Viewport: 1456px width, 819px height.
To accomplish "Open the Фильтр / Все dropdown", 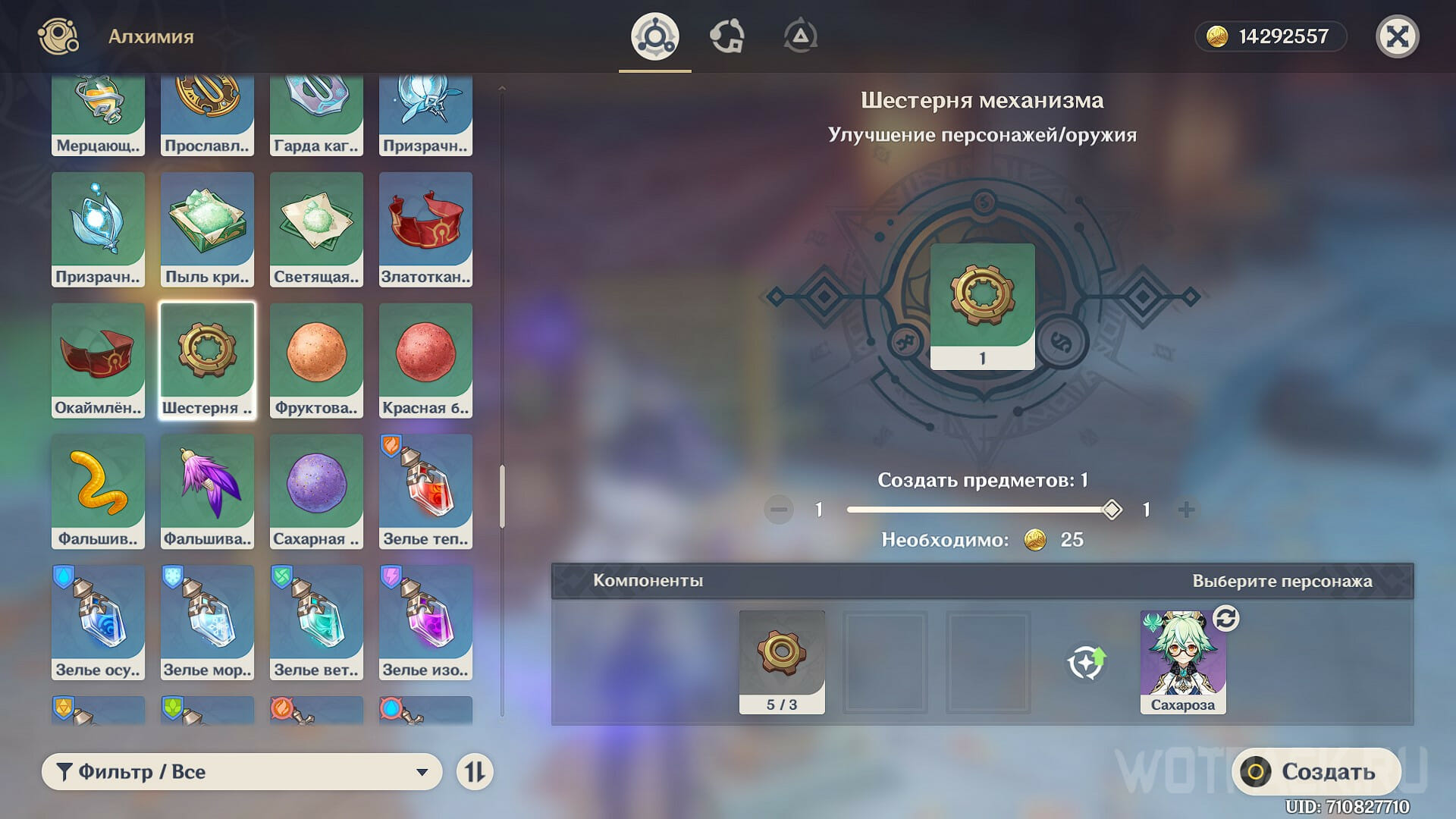I will [241, 771].
